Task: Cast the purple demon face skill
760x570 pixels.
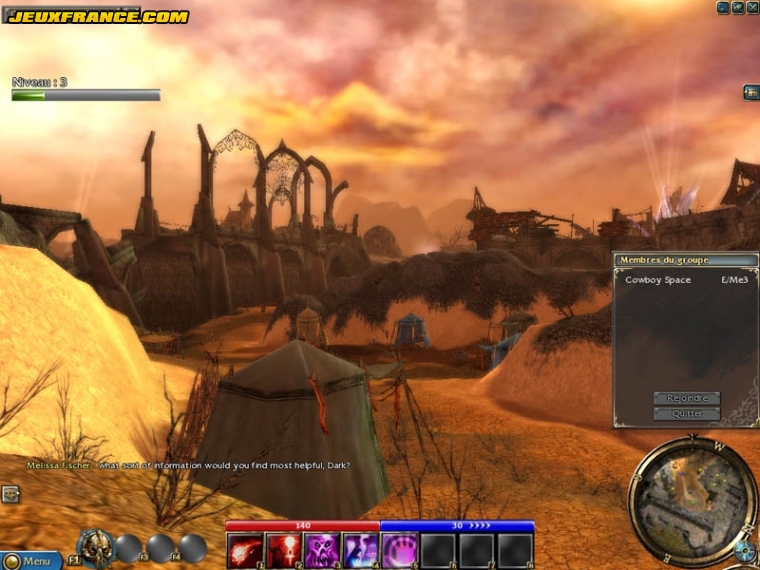Action: (x=322, y=550)
